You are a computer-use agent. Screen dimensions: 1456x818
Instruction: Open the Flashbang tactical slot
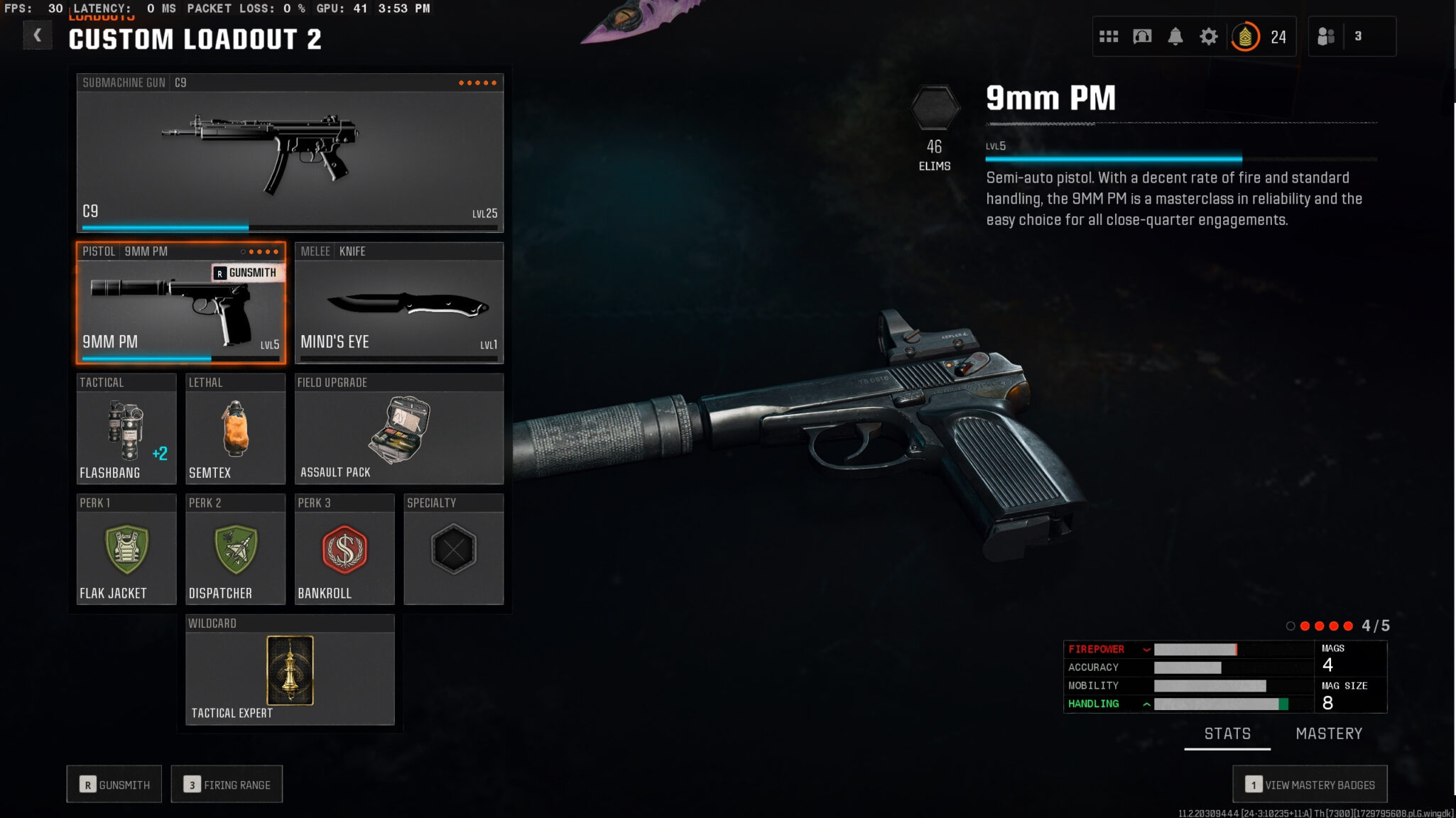(126, 429)
